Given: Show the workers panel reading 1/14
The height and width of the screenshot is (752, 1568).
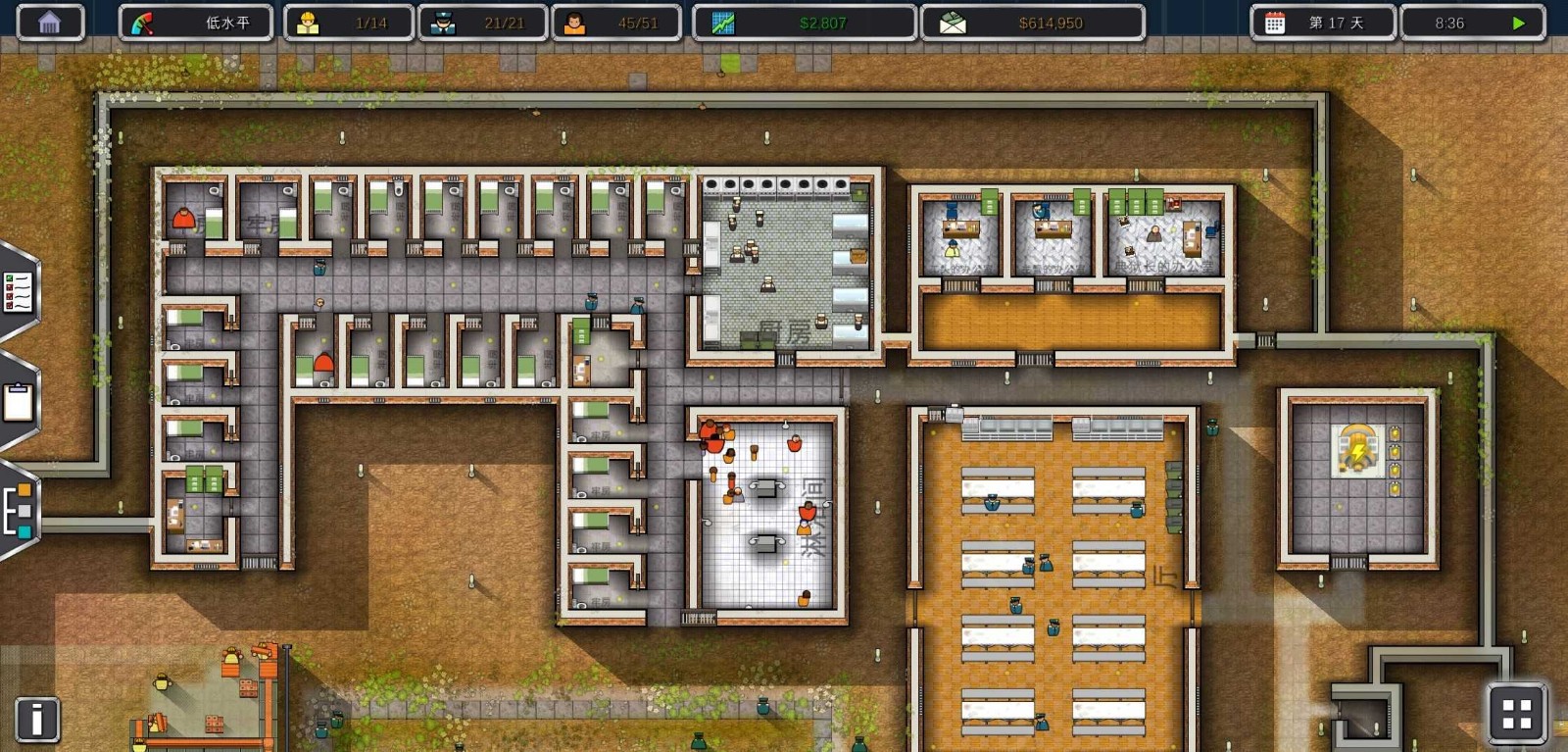Looking at the screenshot, I should [349, 23].
